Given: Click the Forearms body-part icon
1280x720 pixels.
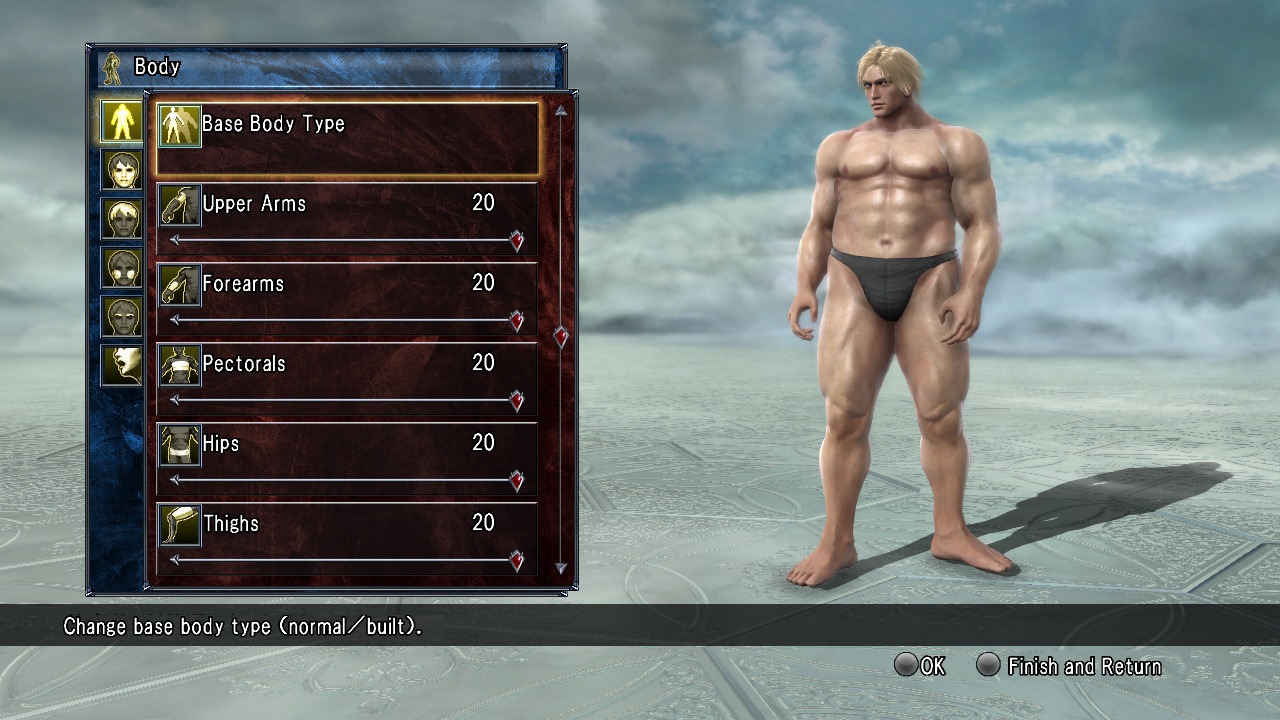Looking at the screenshot, I should point(180,285).
